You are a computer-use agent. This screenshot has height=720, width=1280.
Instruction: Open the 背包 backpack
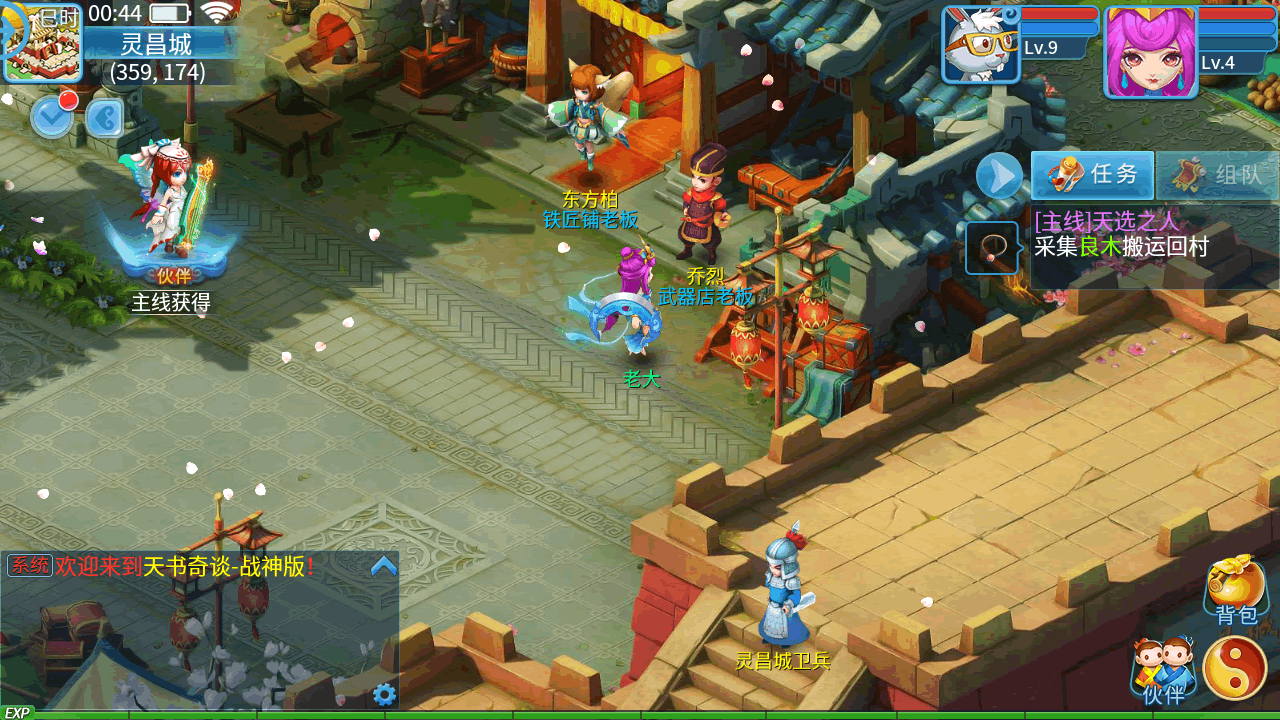[x=1236, y=589]
